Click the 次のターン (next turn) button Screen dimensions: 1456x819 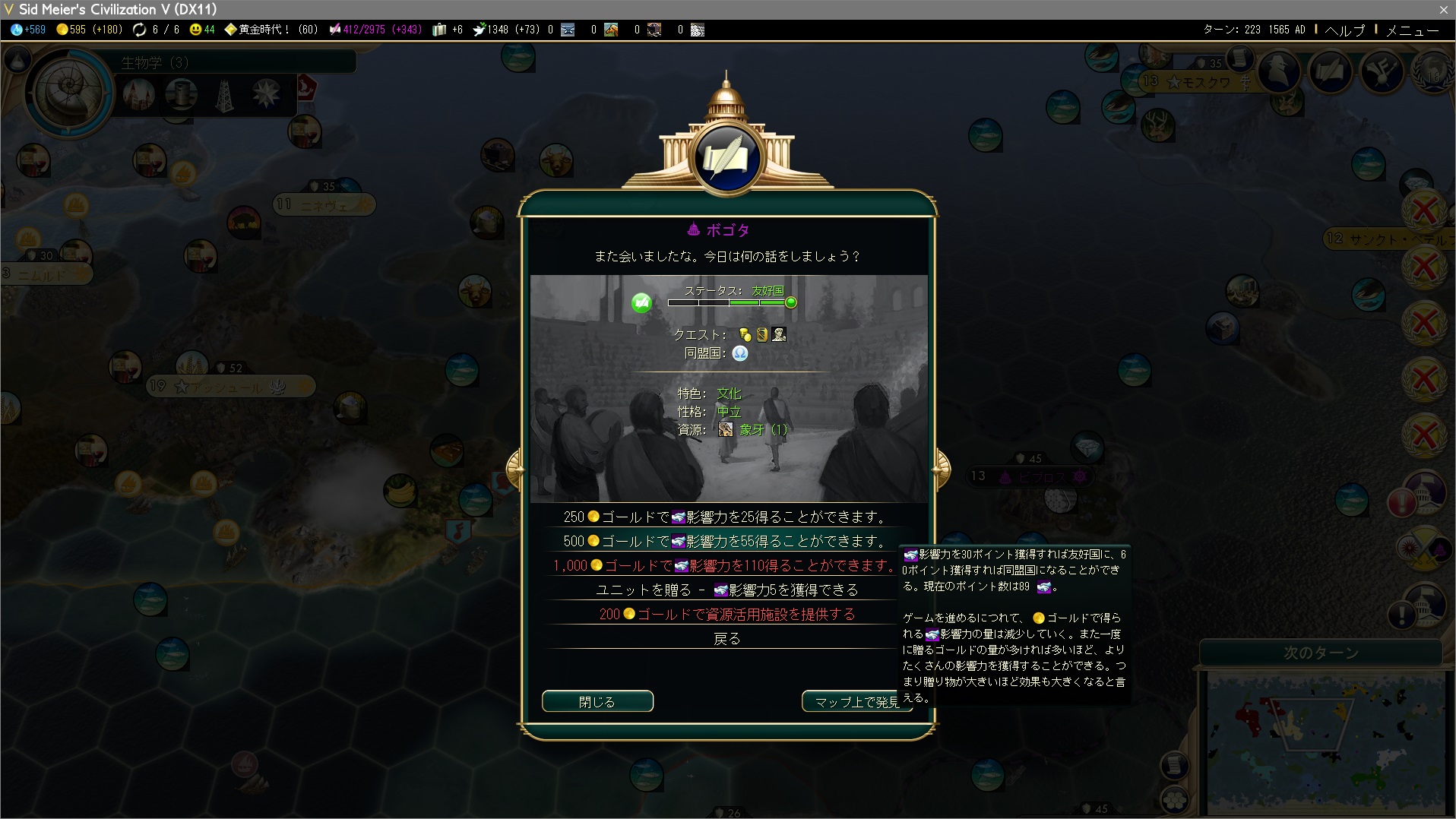click(x=1320, y=653)
